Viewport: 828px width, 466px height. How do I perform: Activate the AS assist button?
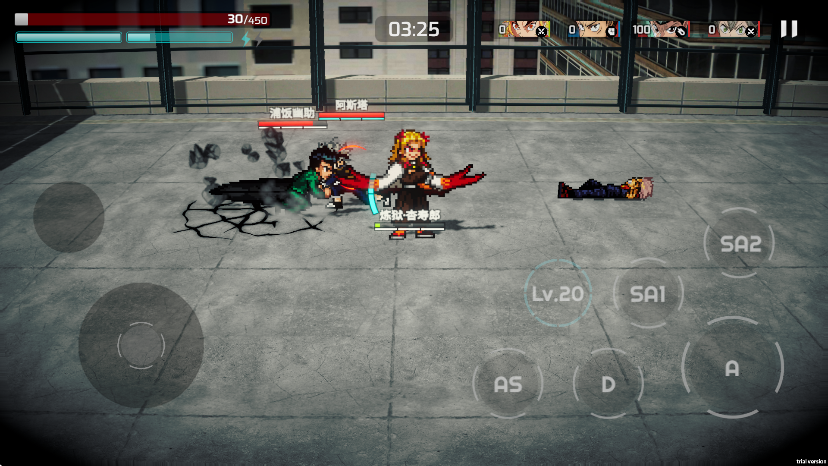(508, 384)
